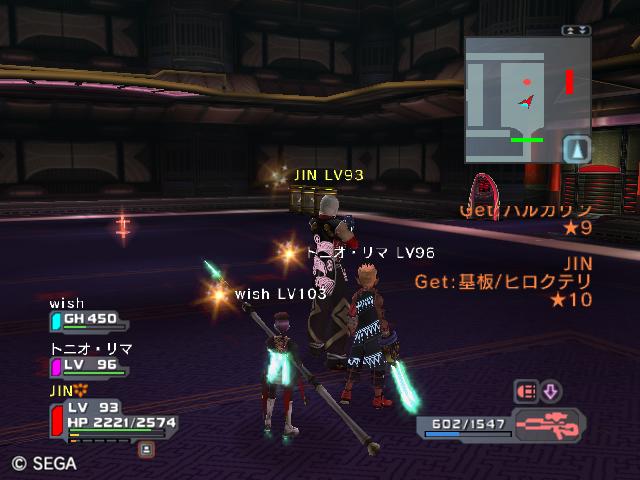Click the purple down-arrow icon above the weapon

click(551, 391)
